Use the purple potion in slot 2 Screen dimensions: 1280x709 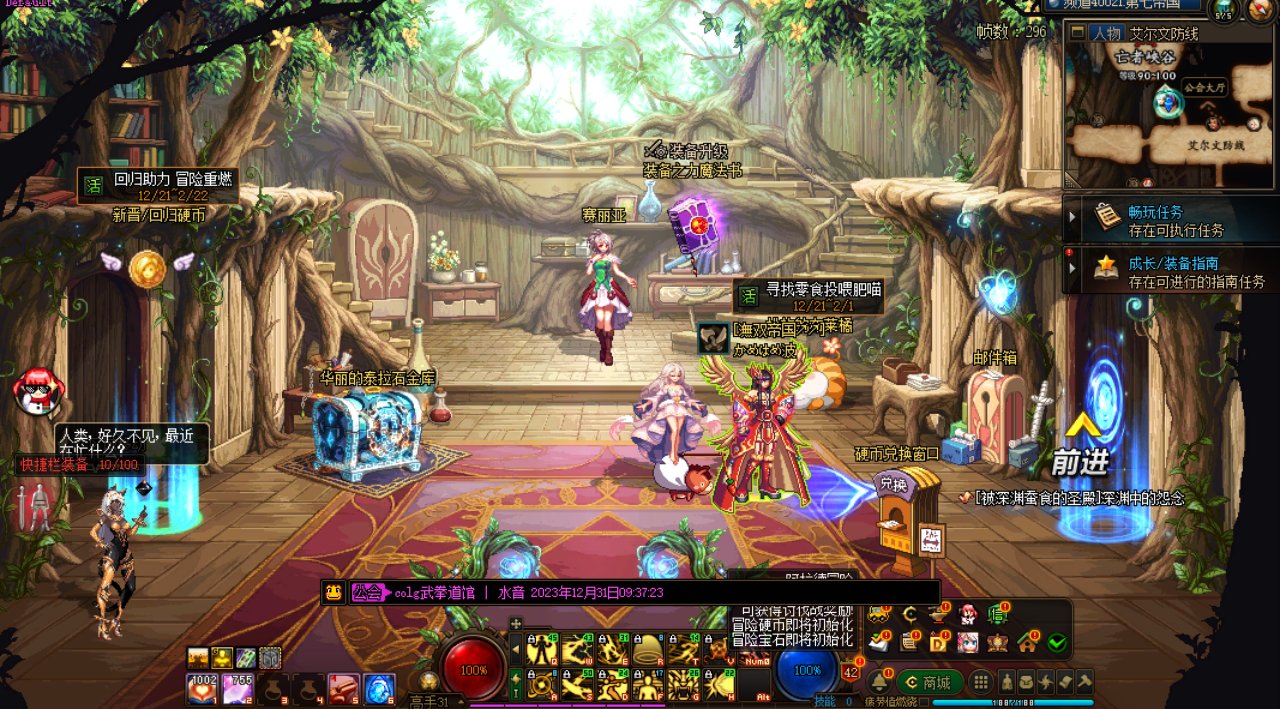coord(237,688)
